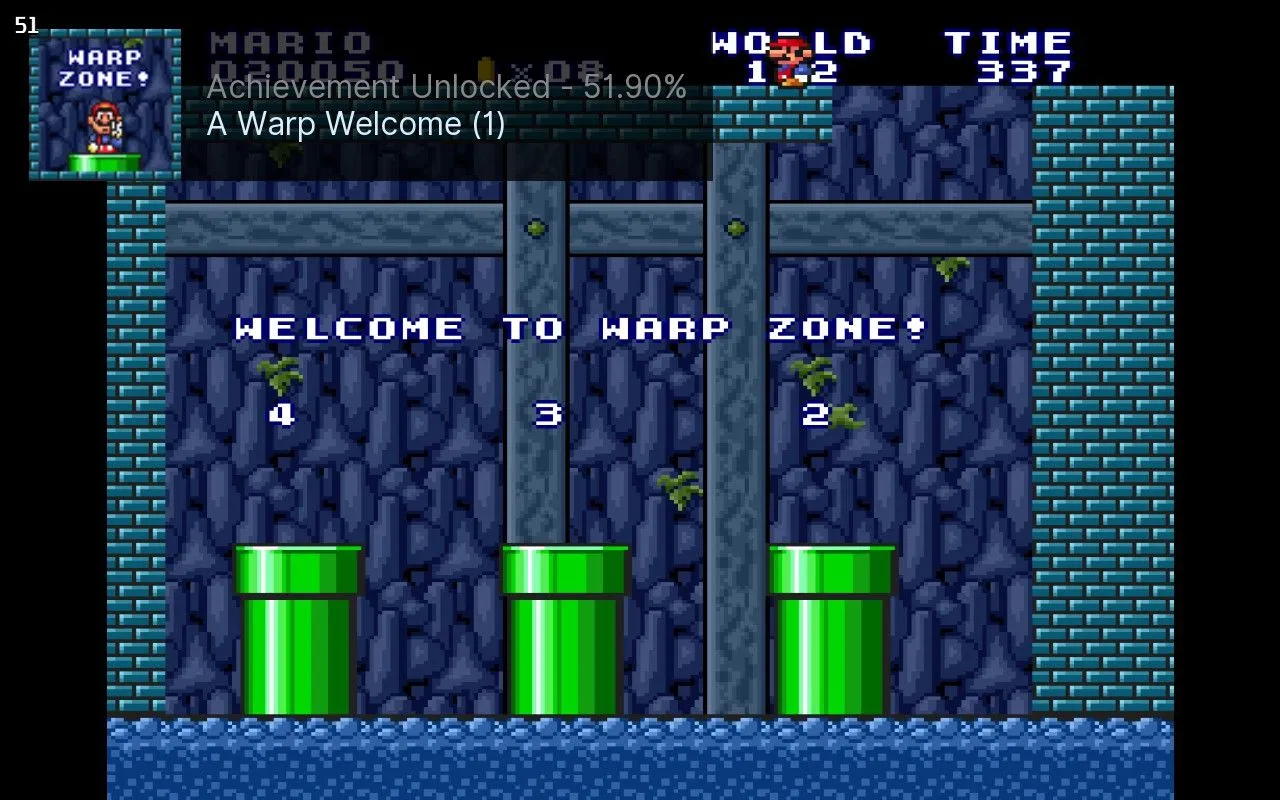Viewport: 1280px width, 800px height.
Task: Click the number 4 above the leftmost pipe
Action: pyautogui.click(x=280, y=415)
